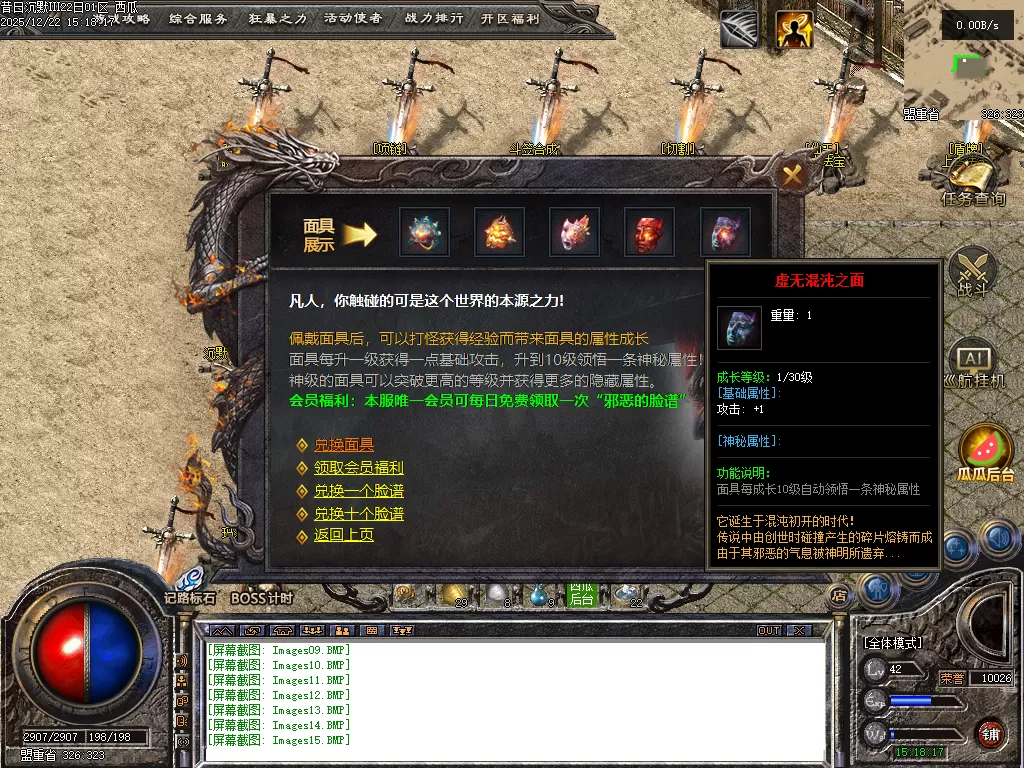Go back with 返回上页

pyautogui.click(x=343, y=535)
